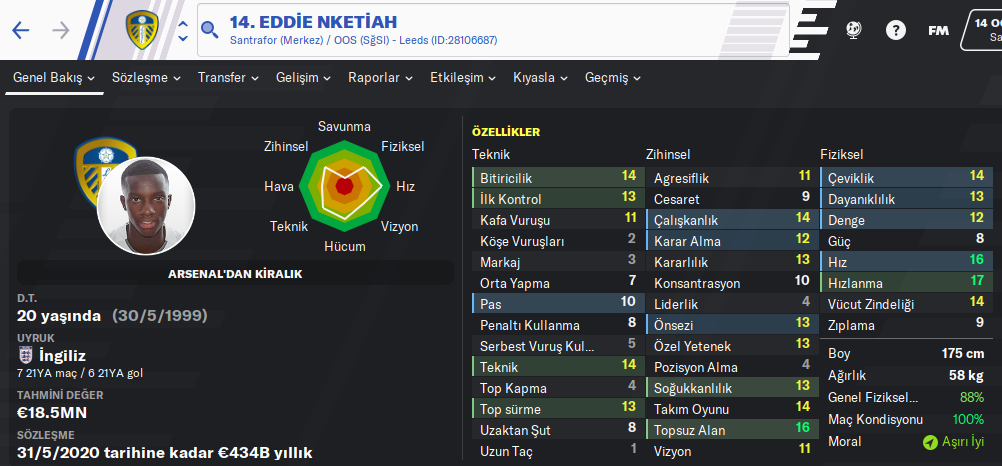This screenshot has width=1002, height=466.
Task: Click the Hızlanma attribute row
Action: point(905,283)
